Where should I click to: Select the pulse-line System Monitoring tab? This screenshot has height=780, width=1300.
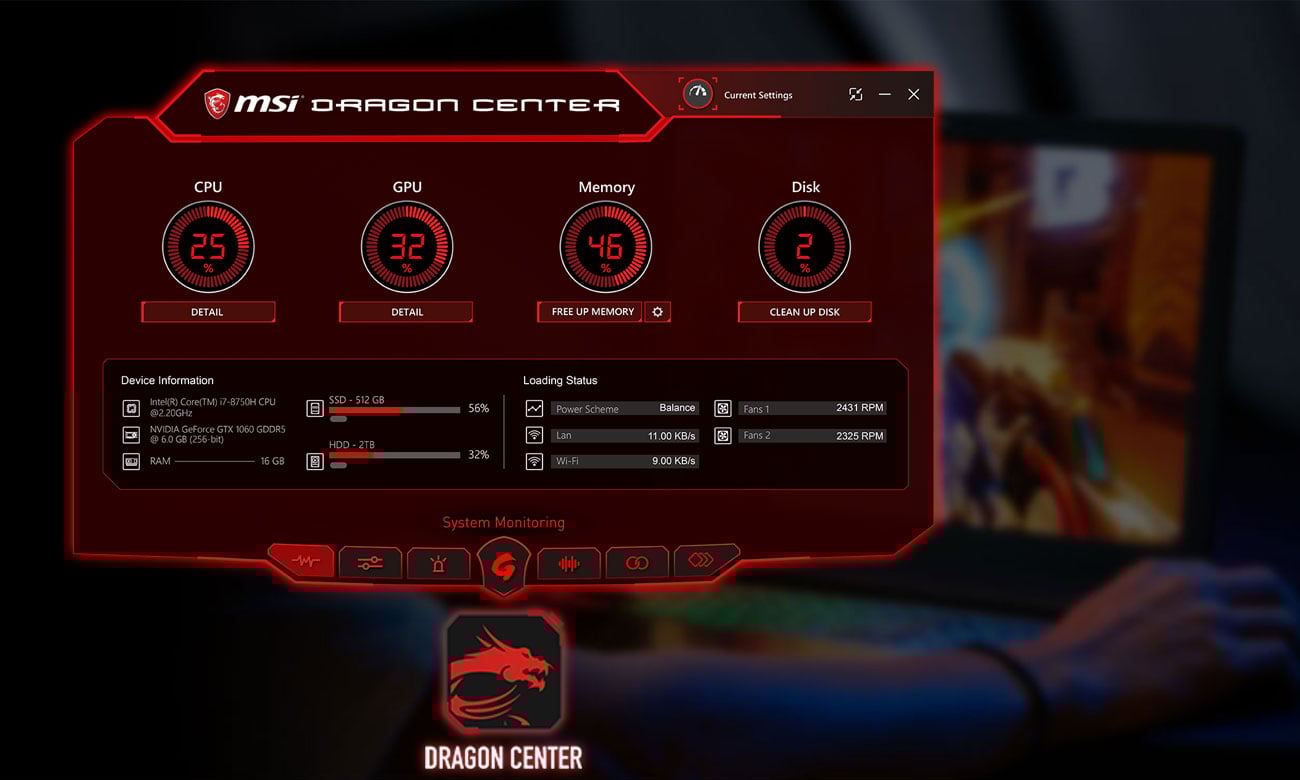pos(304,562)
